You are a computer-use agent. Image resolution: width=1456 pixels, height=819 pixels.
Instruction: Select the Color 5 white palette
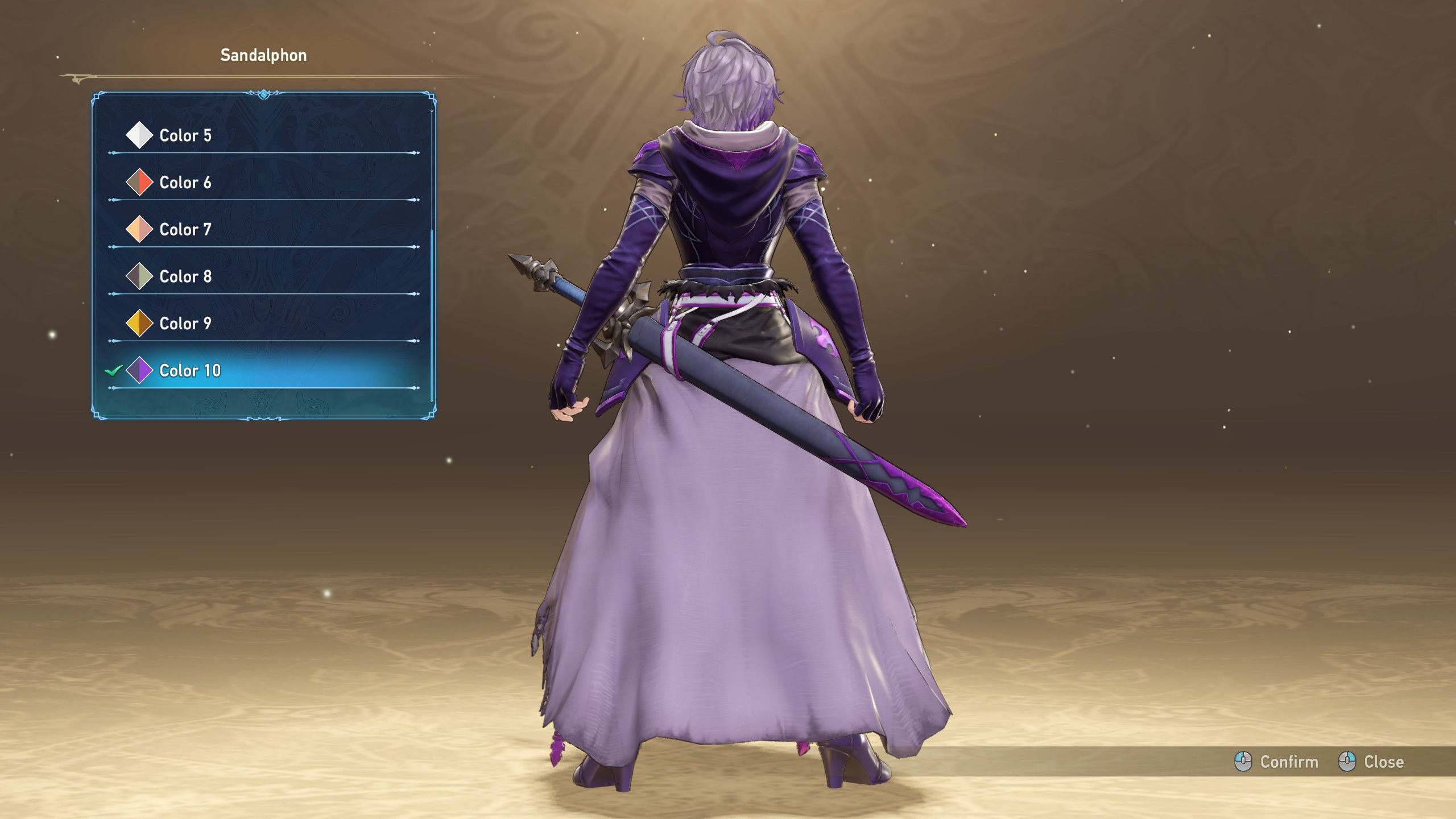(185, 135)
